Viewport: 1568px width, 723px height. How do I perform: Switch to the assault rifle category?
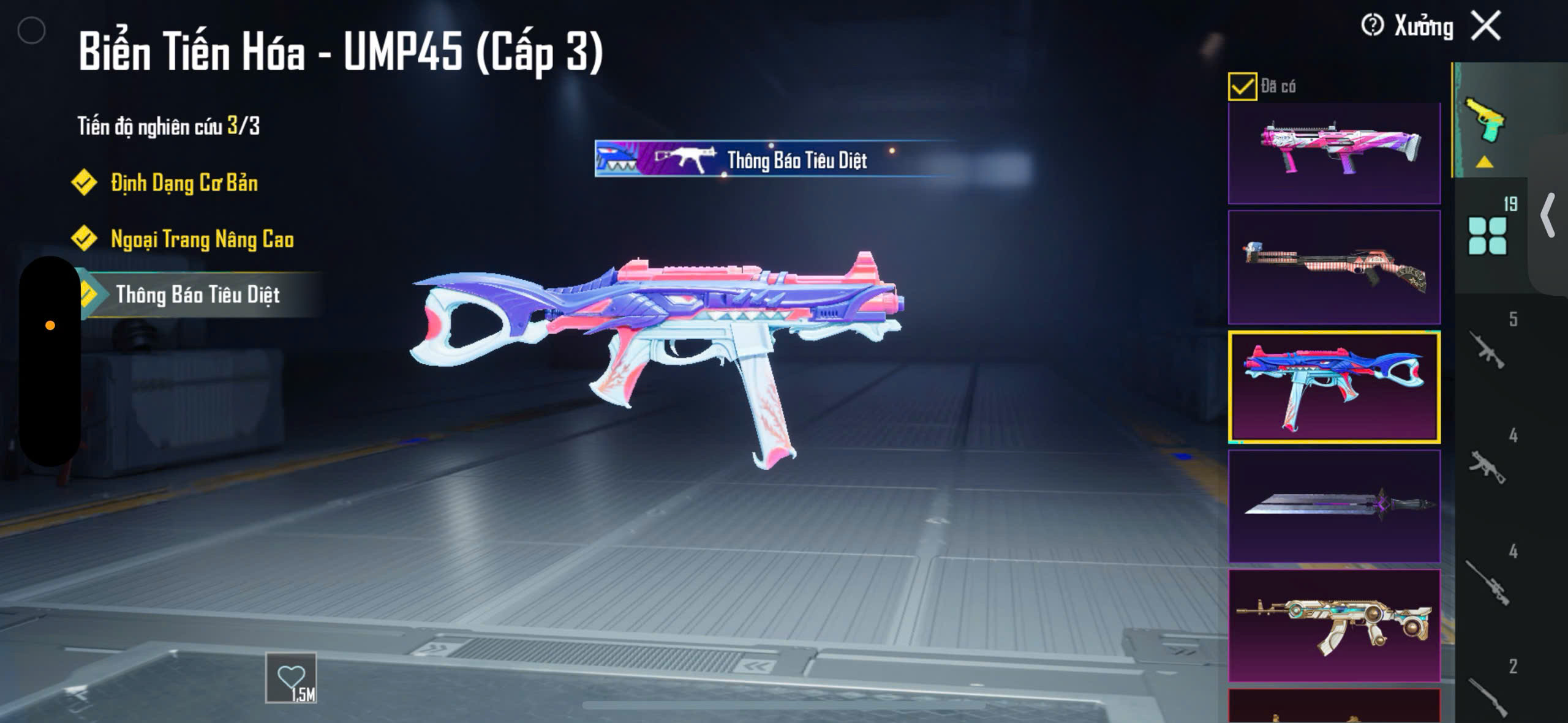click(x=1488, y=350)
